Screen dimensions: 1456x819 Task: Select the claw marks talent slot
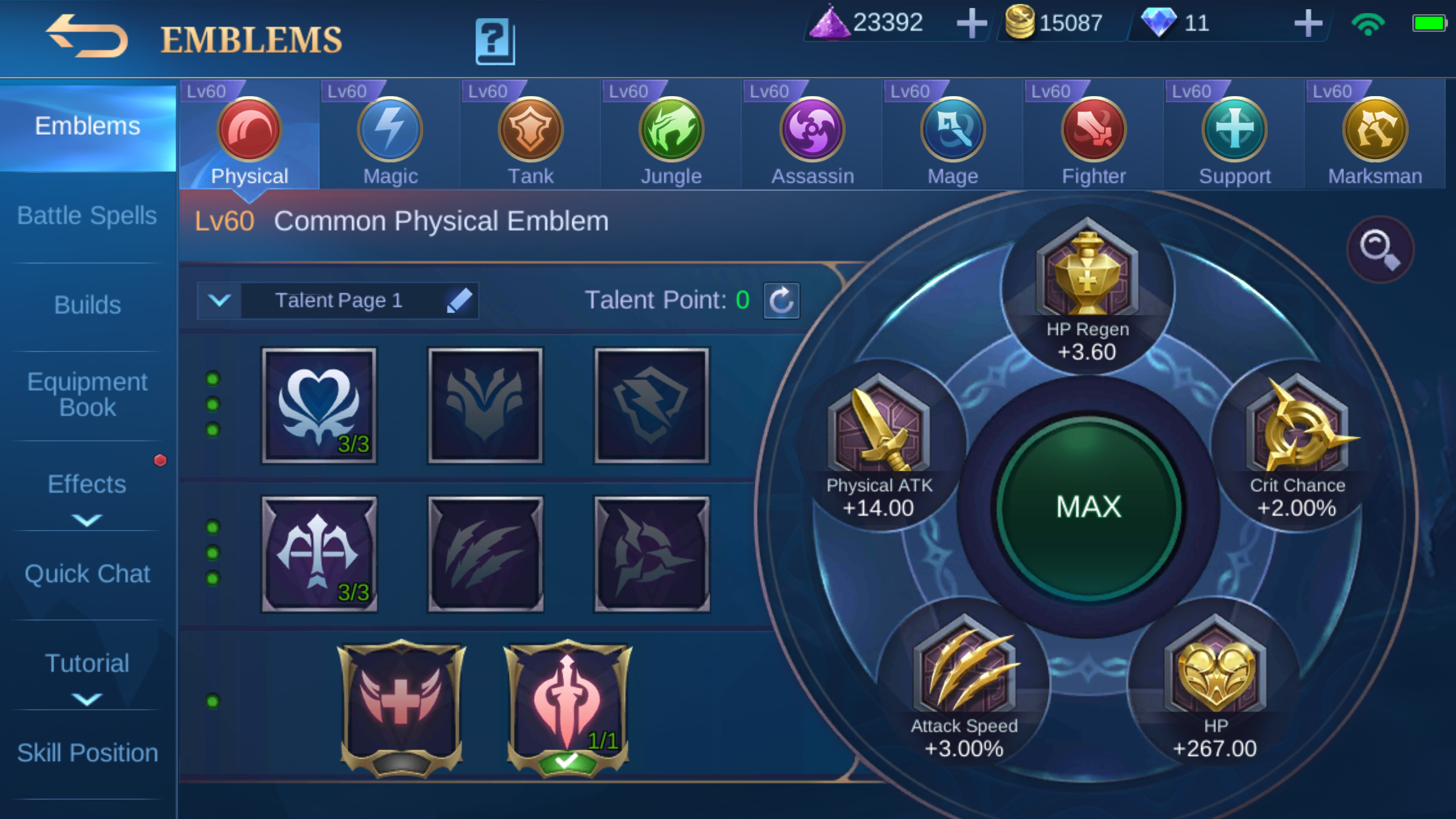coord(485,554)
